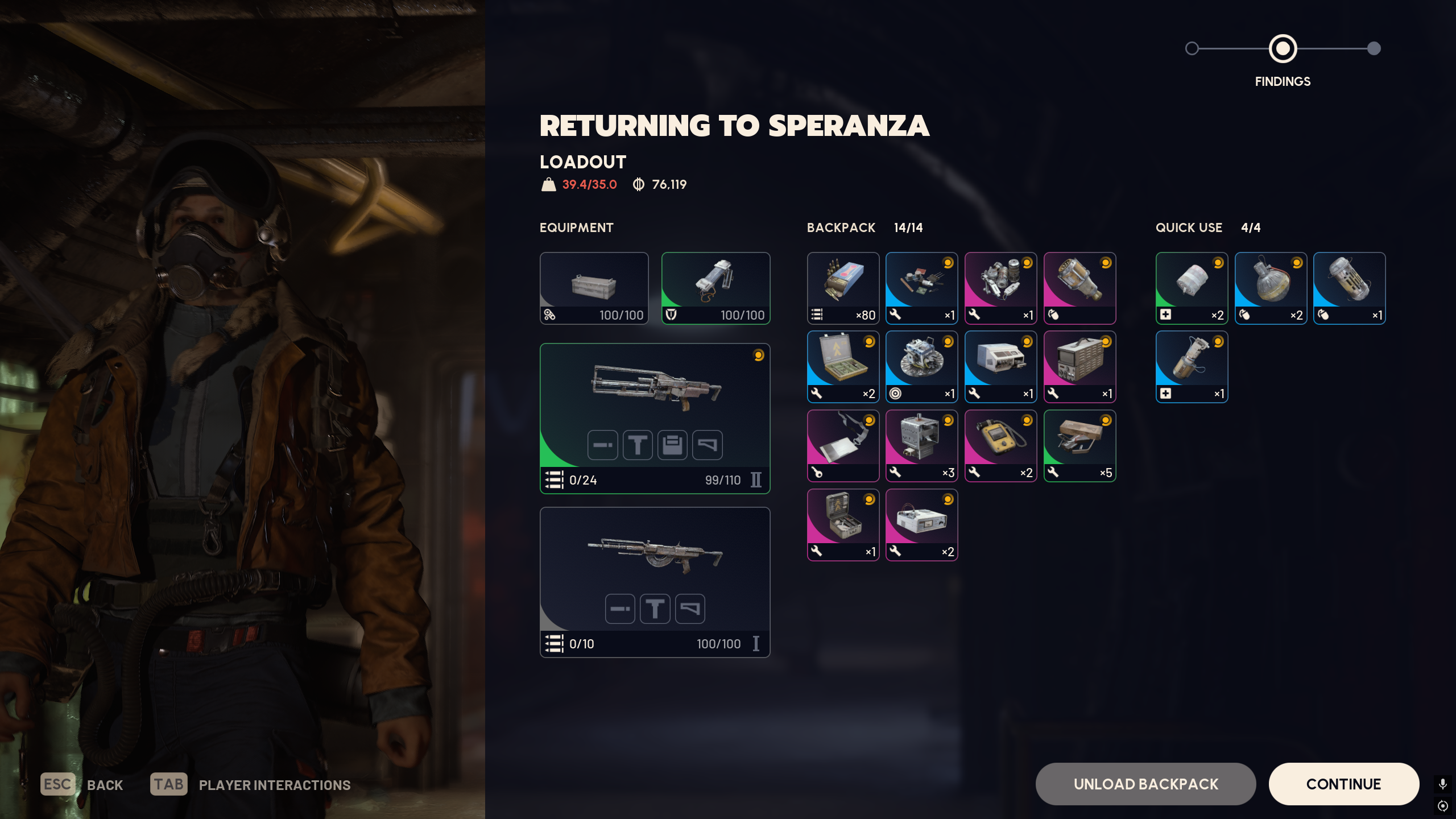Viewport: 1456px width, 819px height.
Task: Toggle the microphone icon in the corner
Action: 1442,784
